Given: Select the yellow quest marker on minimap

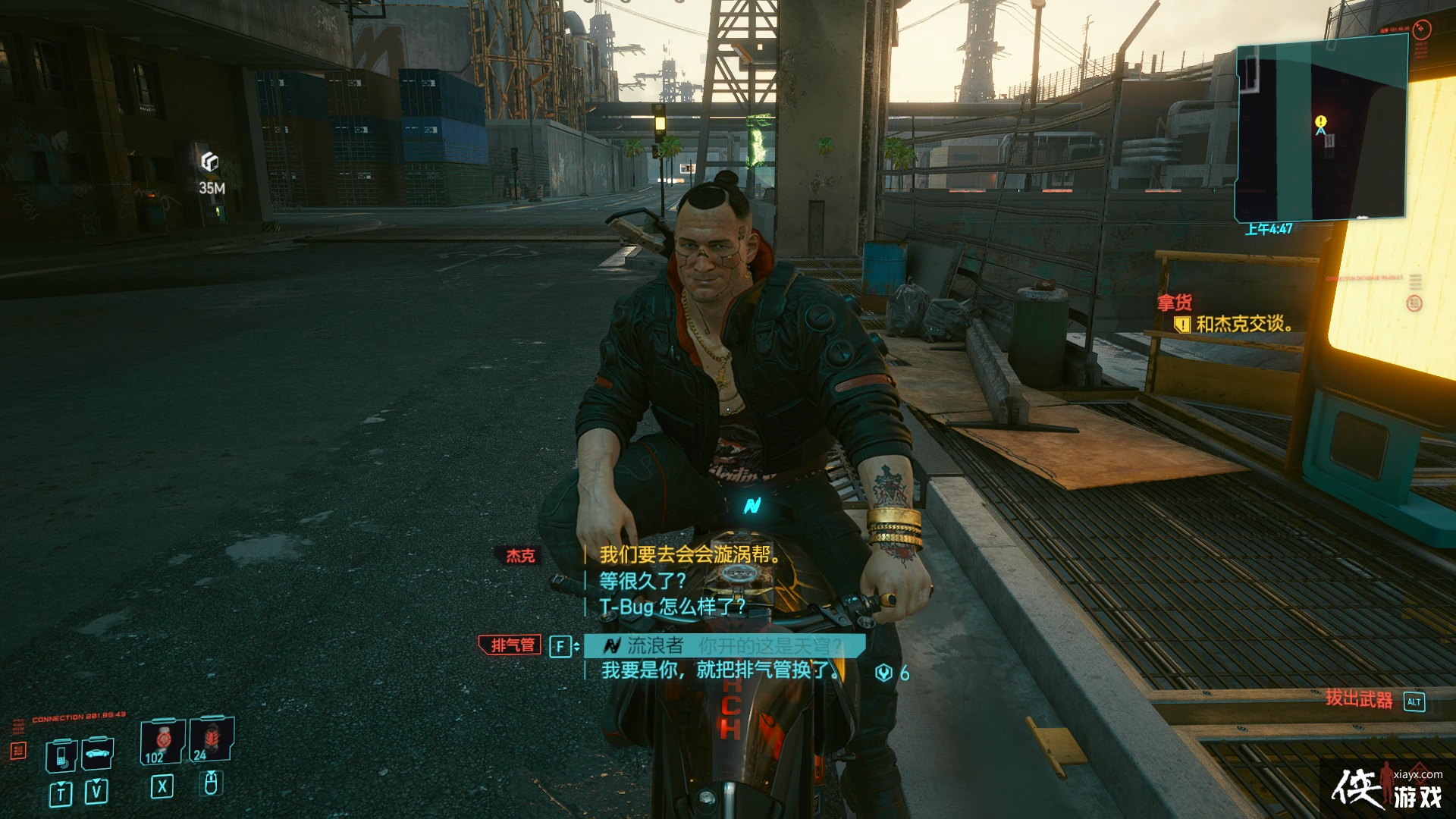Looking at the screenshot, I should [1321, 122].
